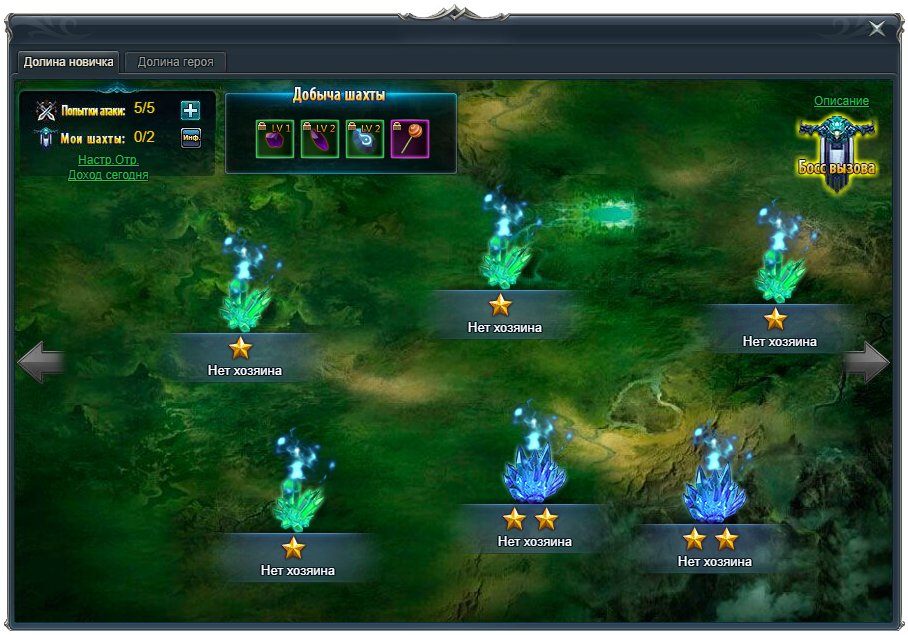Open the Описание description link
908x635 pixels.
point(841,101)
